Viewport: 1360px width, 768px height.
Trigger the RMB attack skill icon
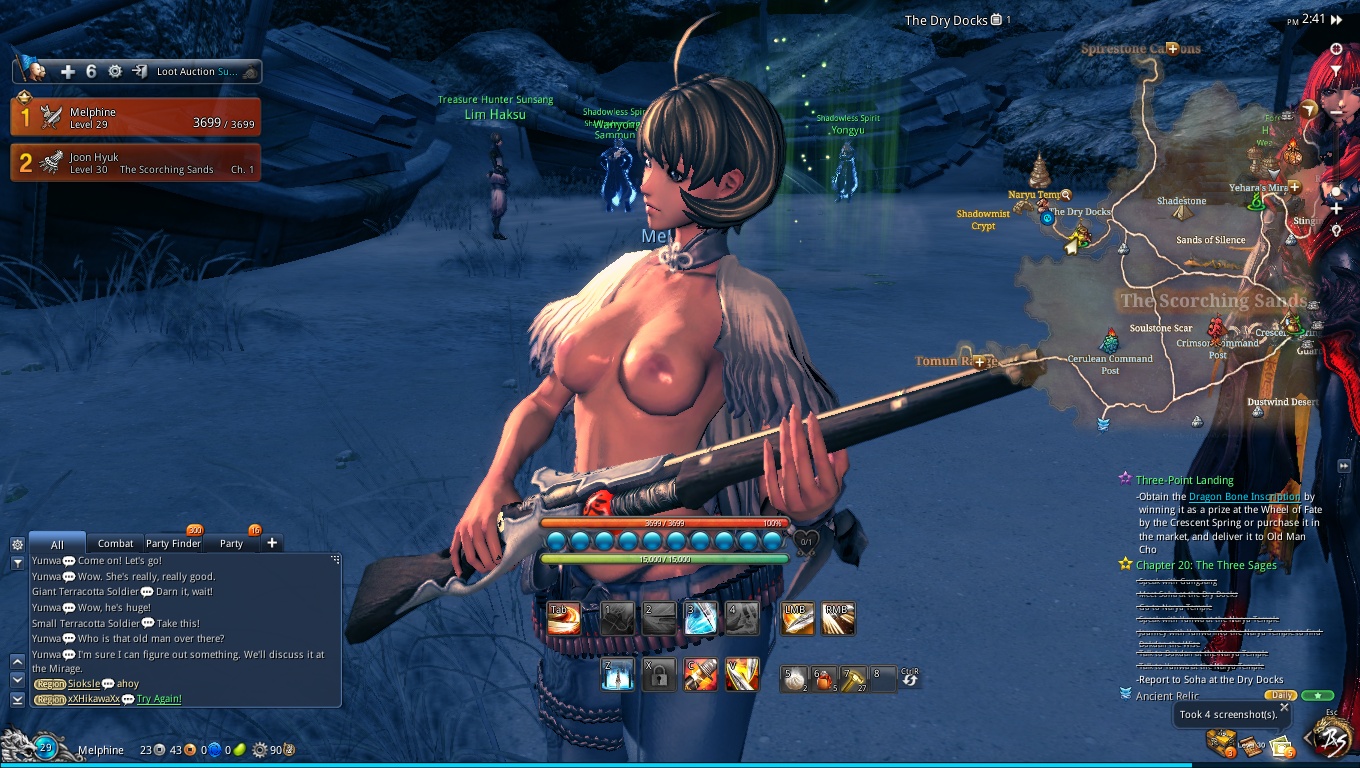[x=838, y=618]
